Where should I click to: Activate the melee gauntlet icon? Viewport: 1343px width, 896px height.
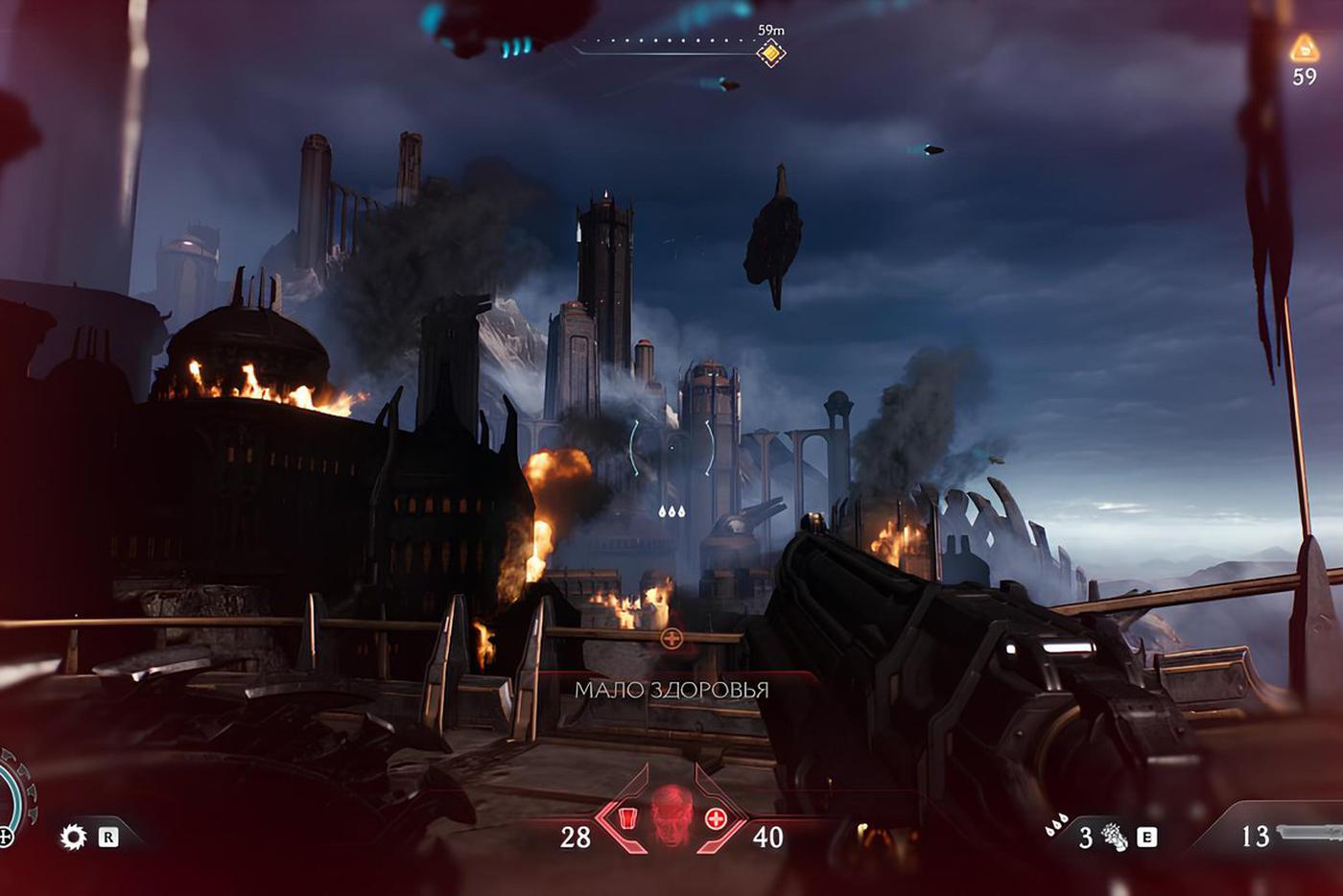point(1116,837)
